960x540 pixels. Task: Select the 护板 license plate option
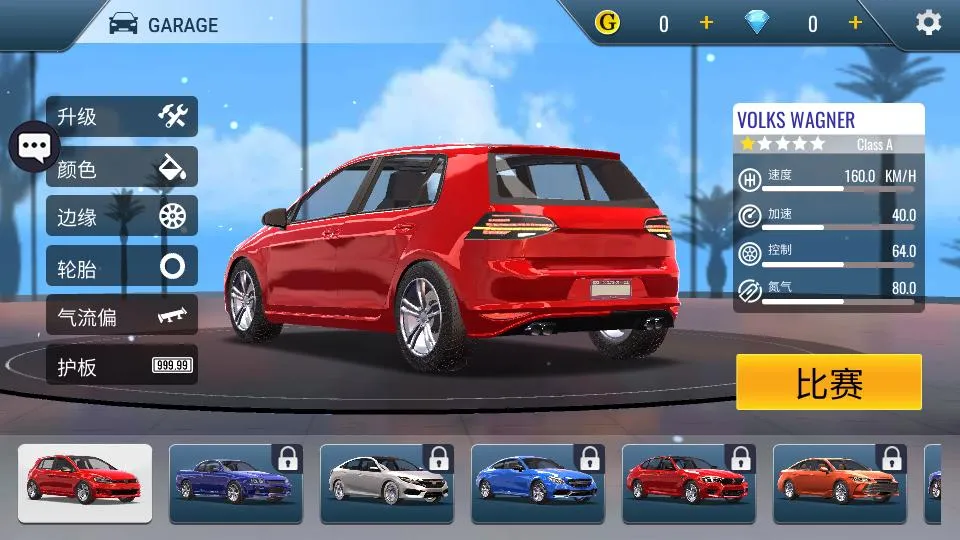[x=121, y=366]
